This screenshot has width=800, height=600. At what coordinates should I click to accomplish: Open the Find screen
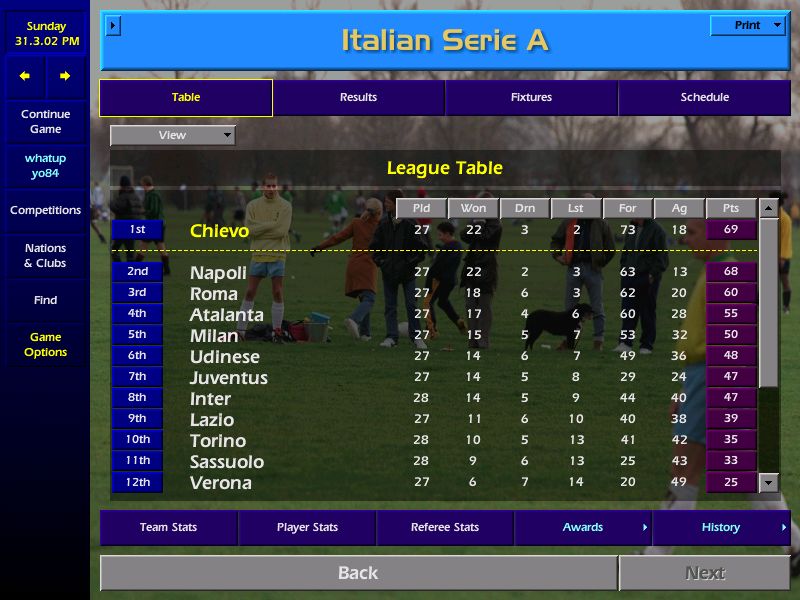coord(45,300)
